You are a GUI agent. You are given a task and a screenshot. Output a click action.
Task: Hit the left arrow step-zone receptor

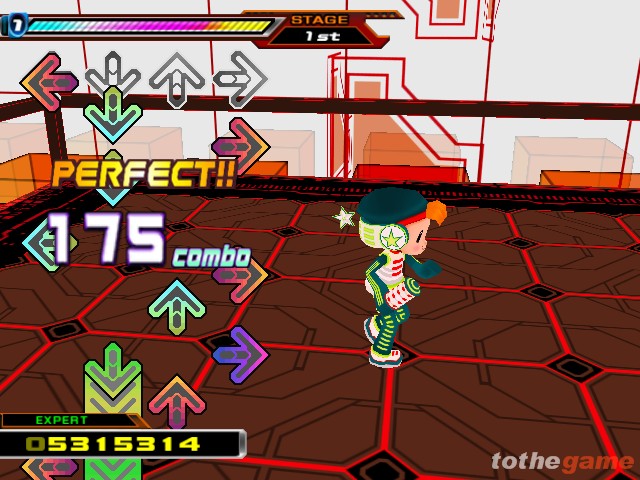pos(49,79)
